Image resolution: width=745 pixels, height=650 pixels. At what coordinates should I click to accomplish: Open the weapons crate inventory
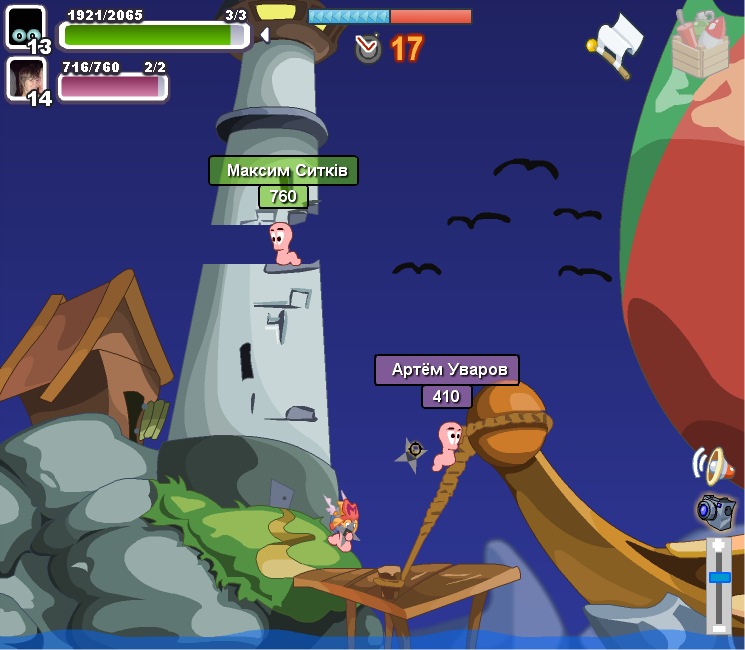point(699,44)
